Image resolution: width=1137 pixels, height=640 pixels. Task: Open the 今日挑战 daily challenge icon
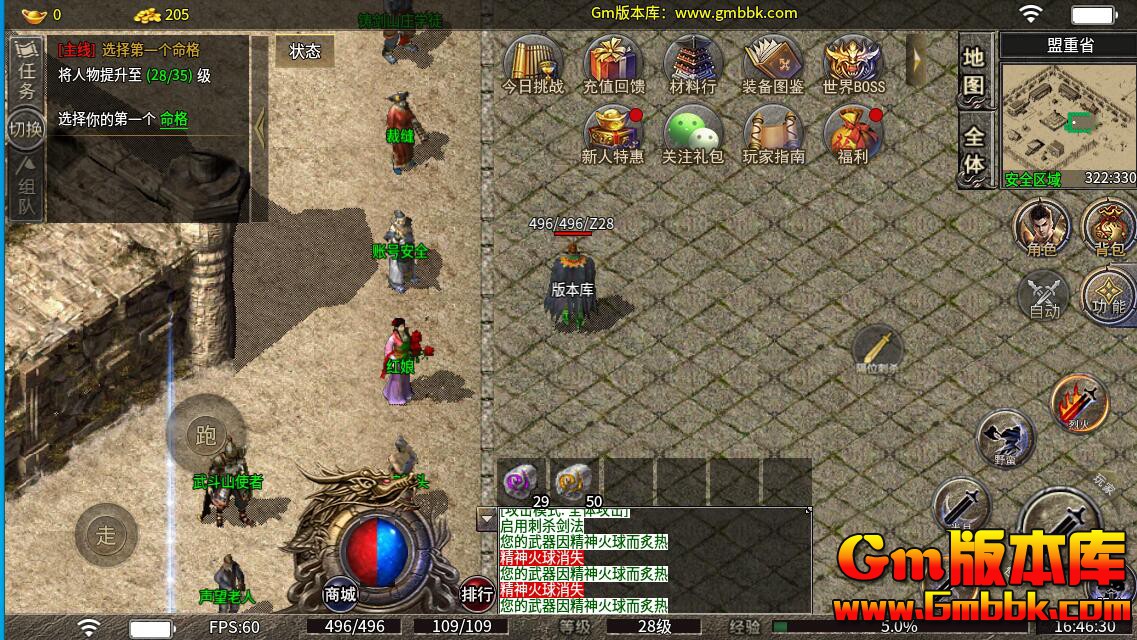[x=533, y=64]
